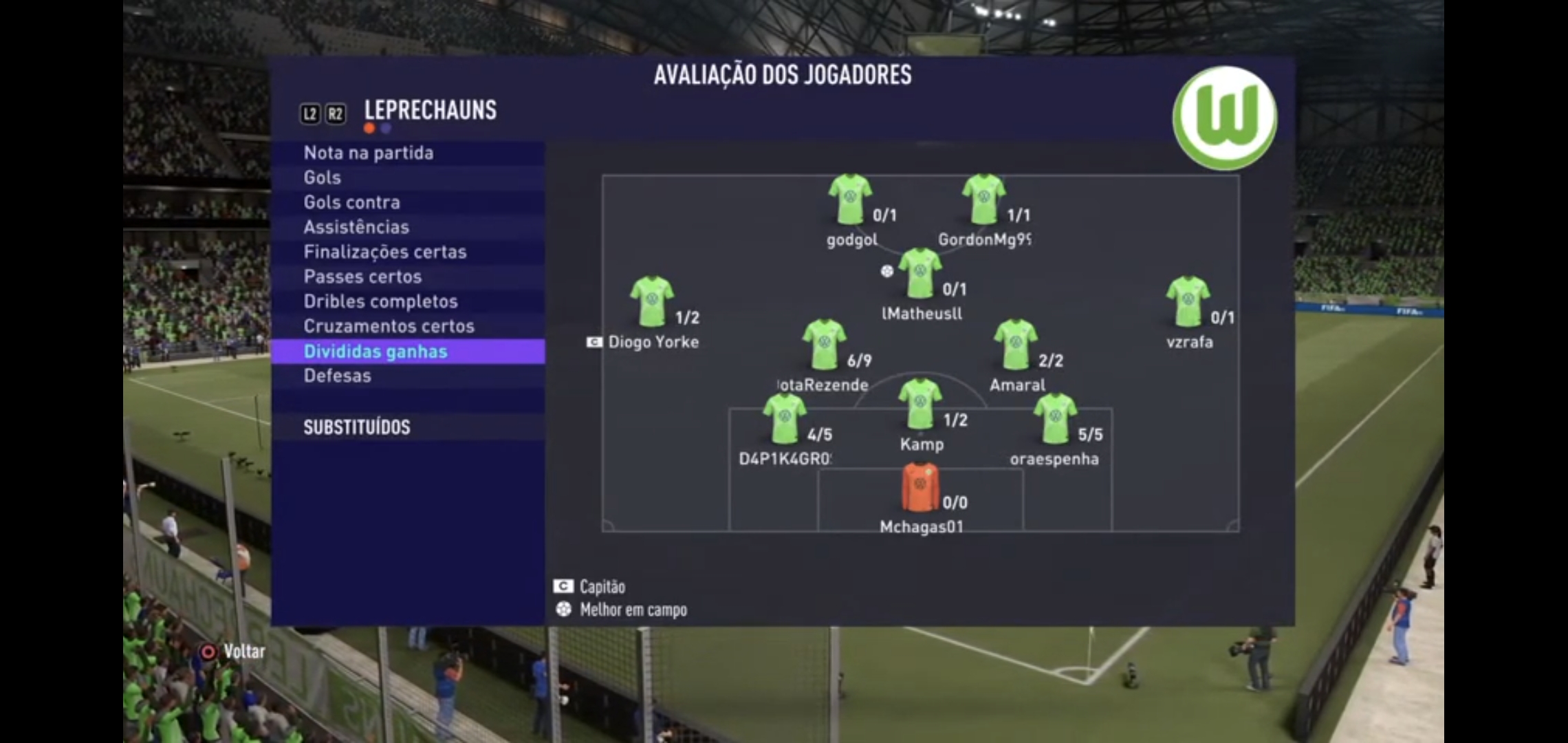Show Passes certos statistics
This screenshot has width=1568, height=743.
362,277
